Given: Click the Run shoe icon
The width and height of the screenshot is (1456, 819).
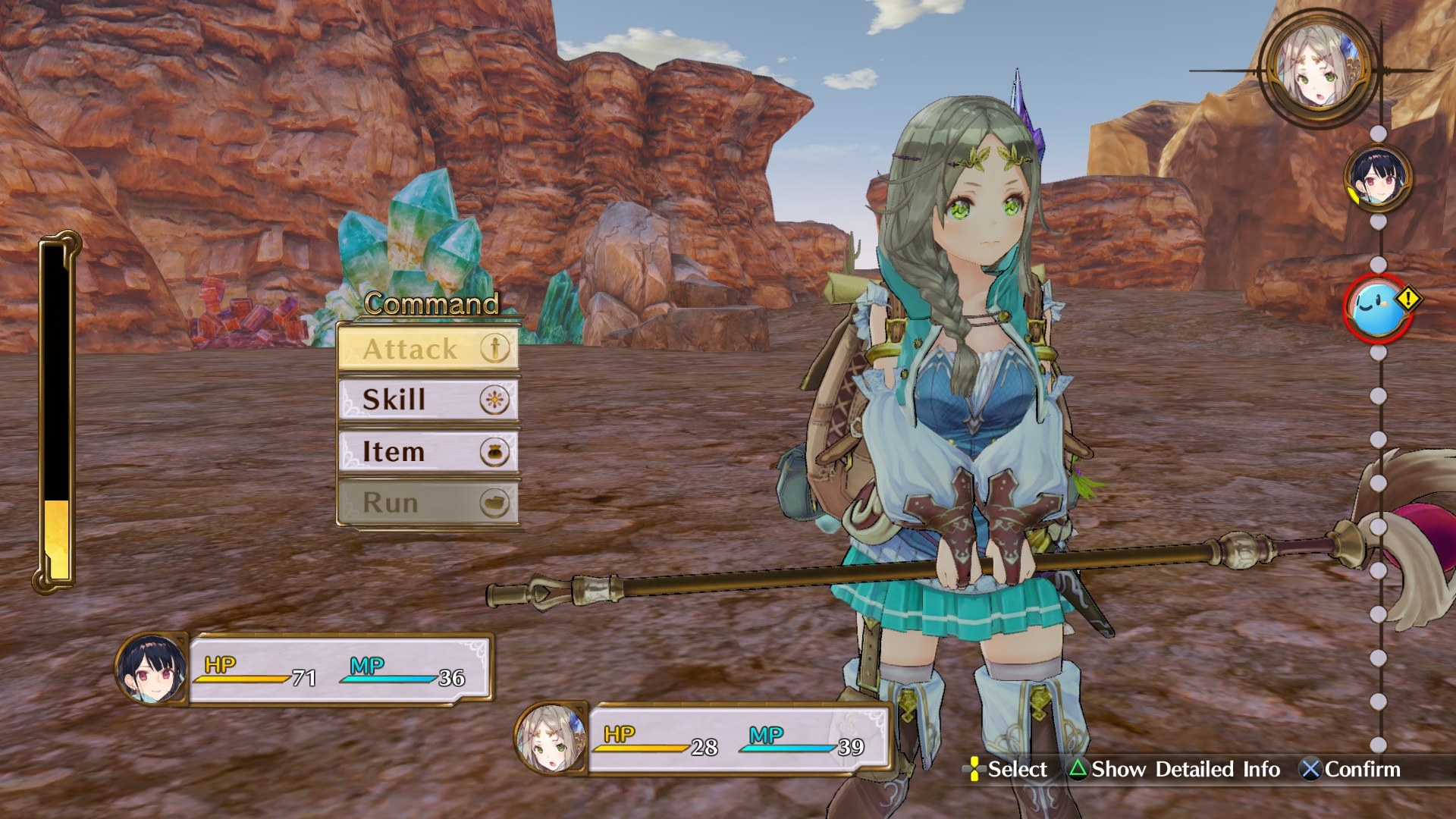Looking at the screenshot, I should (495, 502).
